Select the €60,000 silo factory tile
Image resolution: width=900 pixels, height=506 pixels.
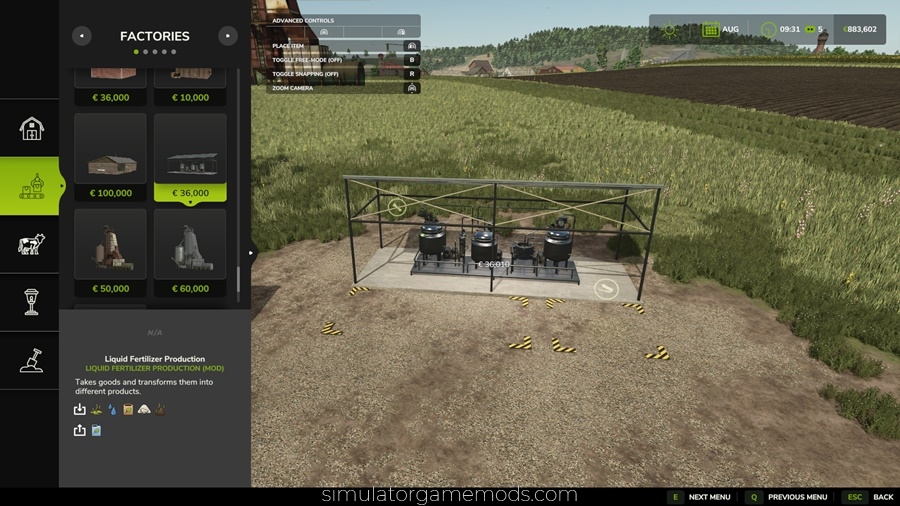[x=190, y=253]
